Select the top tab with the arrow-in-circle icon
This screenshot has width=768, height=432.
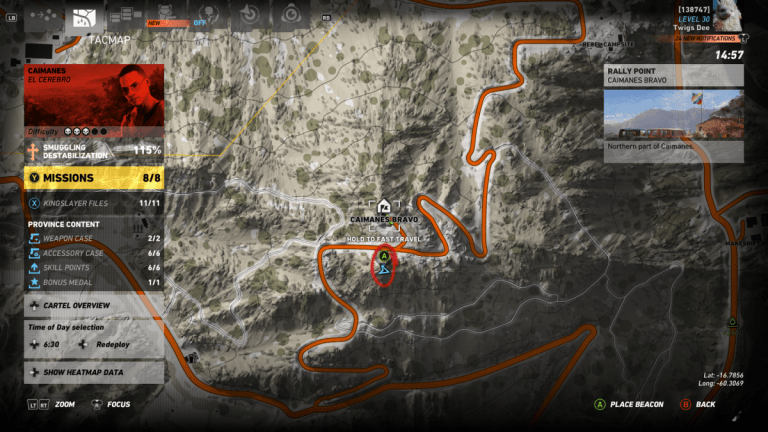[252, 17]
